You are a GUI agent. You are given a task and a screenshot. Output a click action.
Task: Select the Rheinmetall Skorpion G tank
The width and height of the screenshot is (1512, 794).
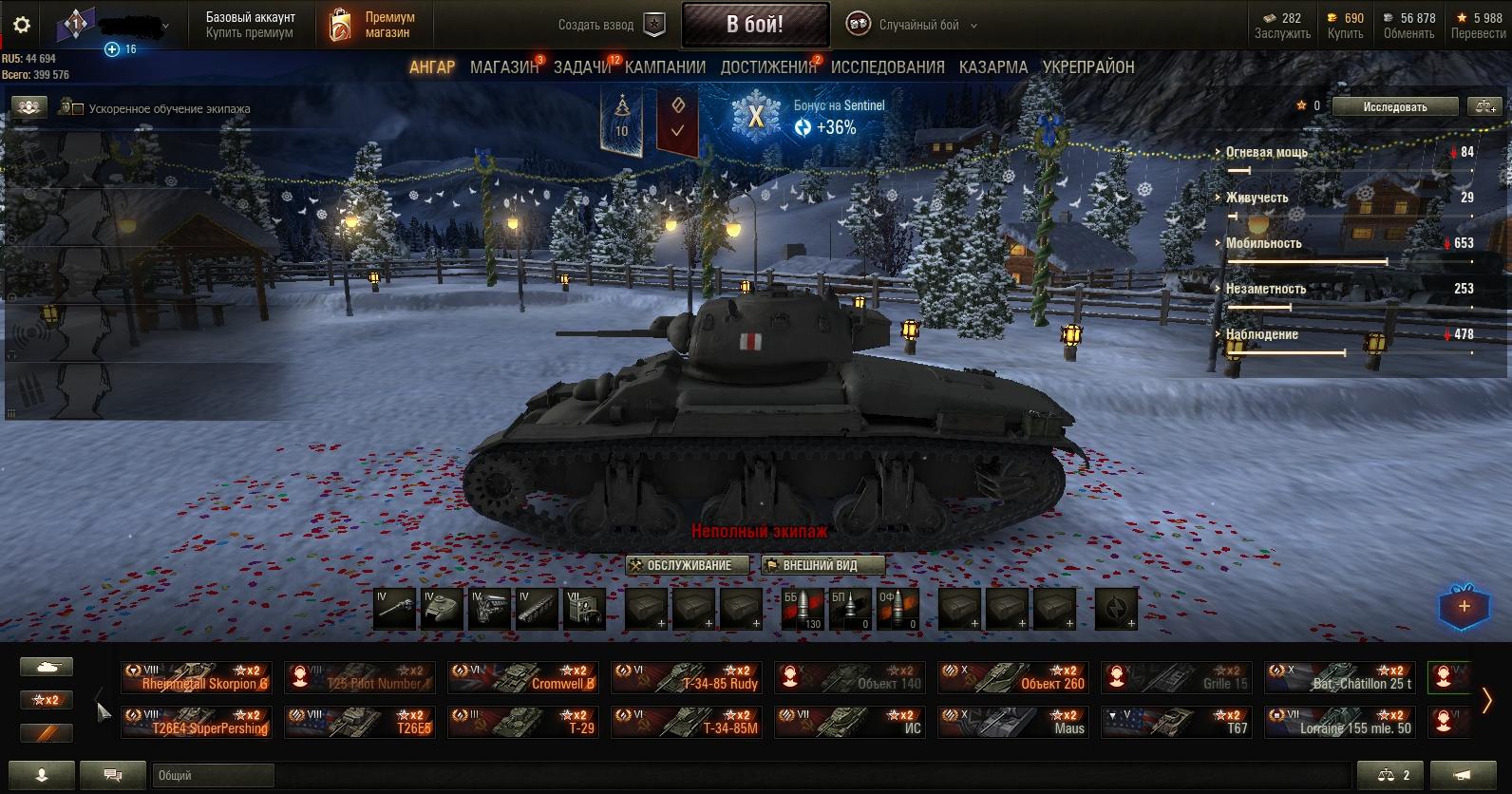(x=197, y=678)
